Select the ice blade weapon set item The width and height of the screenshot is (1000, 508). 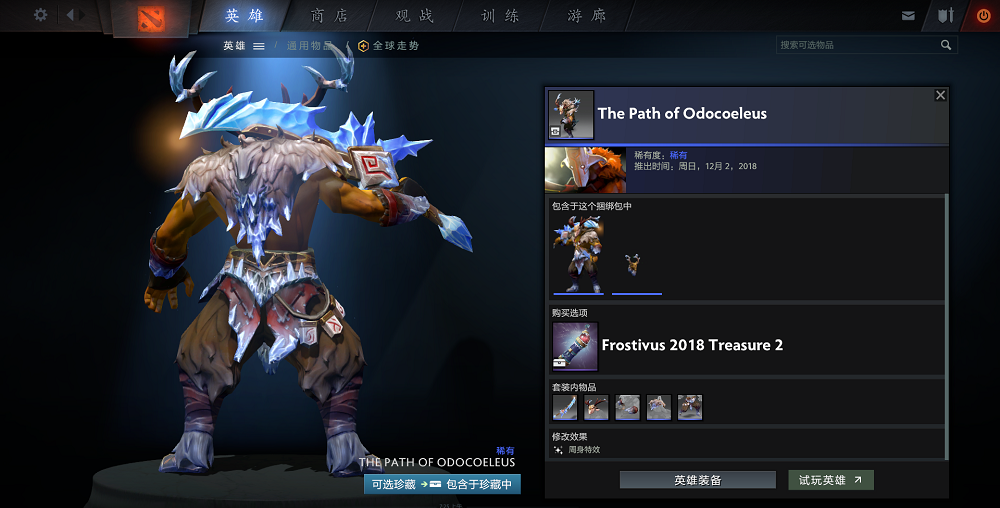(565, 407)
